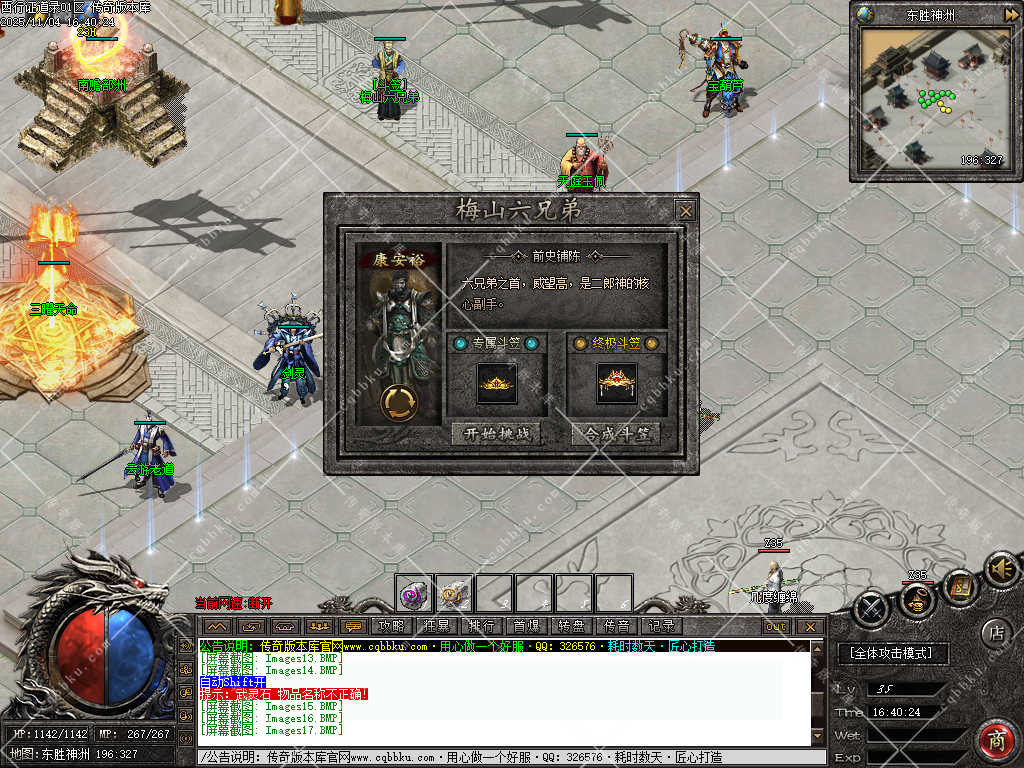Click the 合成斗笠 button
The height and width of the screenshot is (768, 1024).
(616, 434)
